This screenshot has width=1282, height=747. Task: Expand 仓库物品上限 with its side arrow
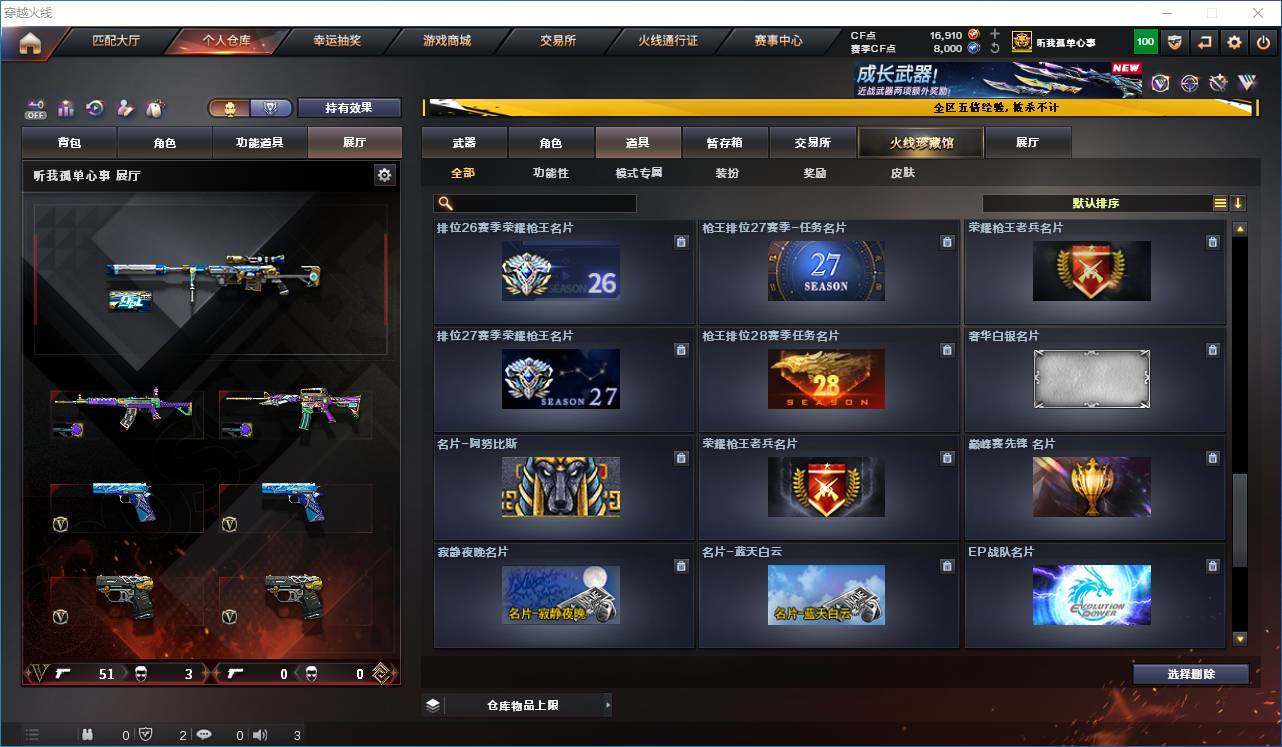[x=607, y=704]
